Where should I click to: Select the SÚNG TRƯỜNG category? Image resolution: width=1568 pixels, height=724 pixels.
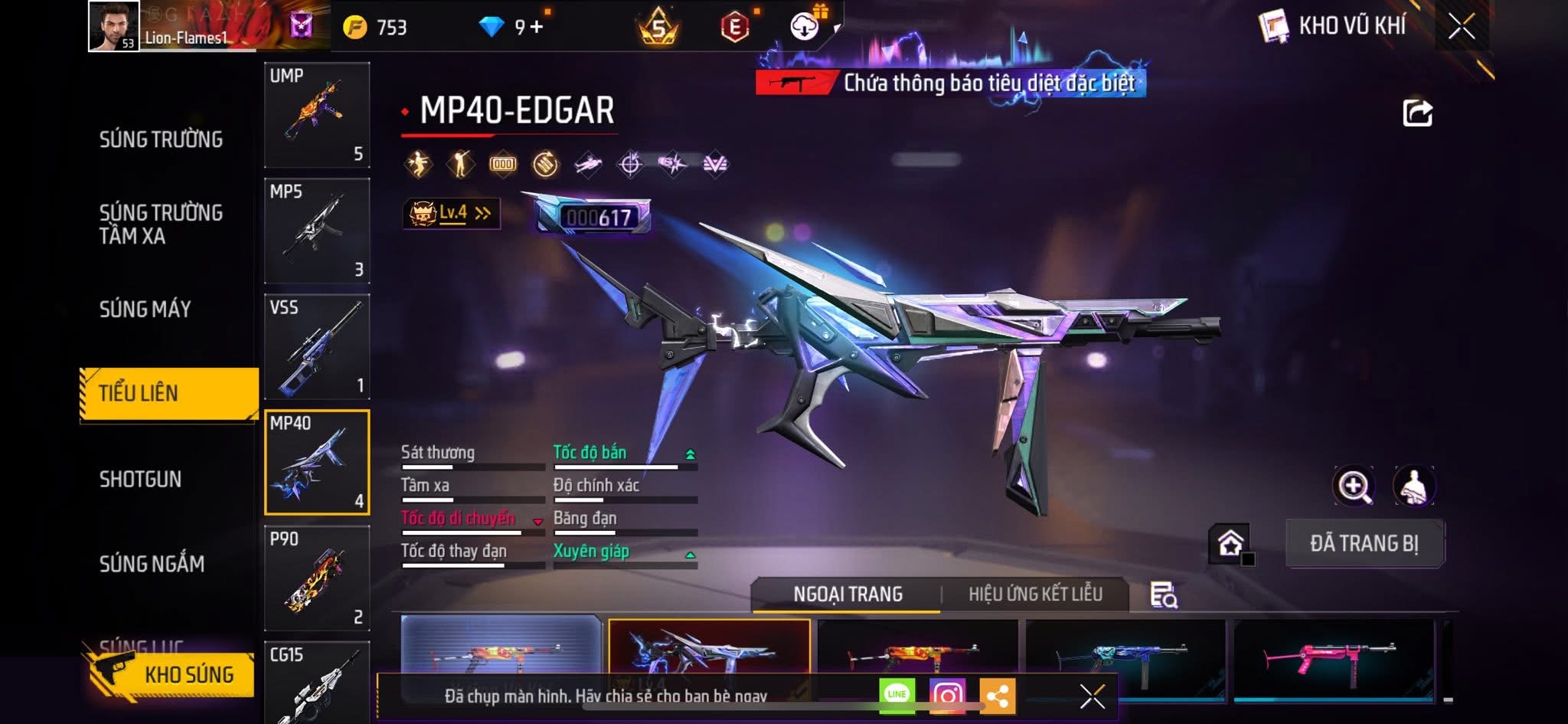(161, 139)
